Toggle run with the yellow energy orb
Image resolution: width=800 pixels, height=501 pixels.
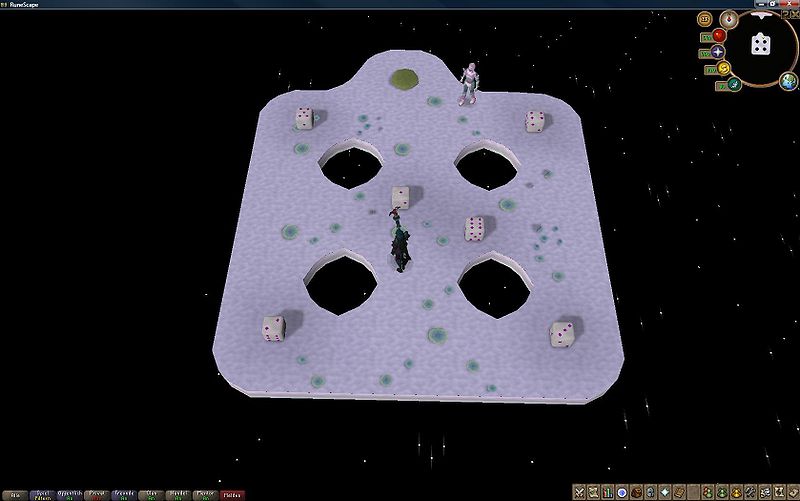tap(723, 69)
